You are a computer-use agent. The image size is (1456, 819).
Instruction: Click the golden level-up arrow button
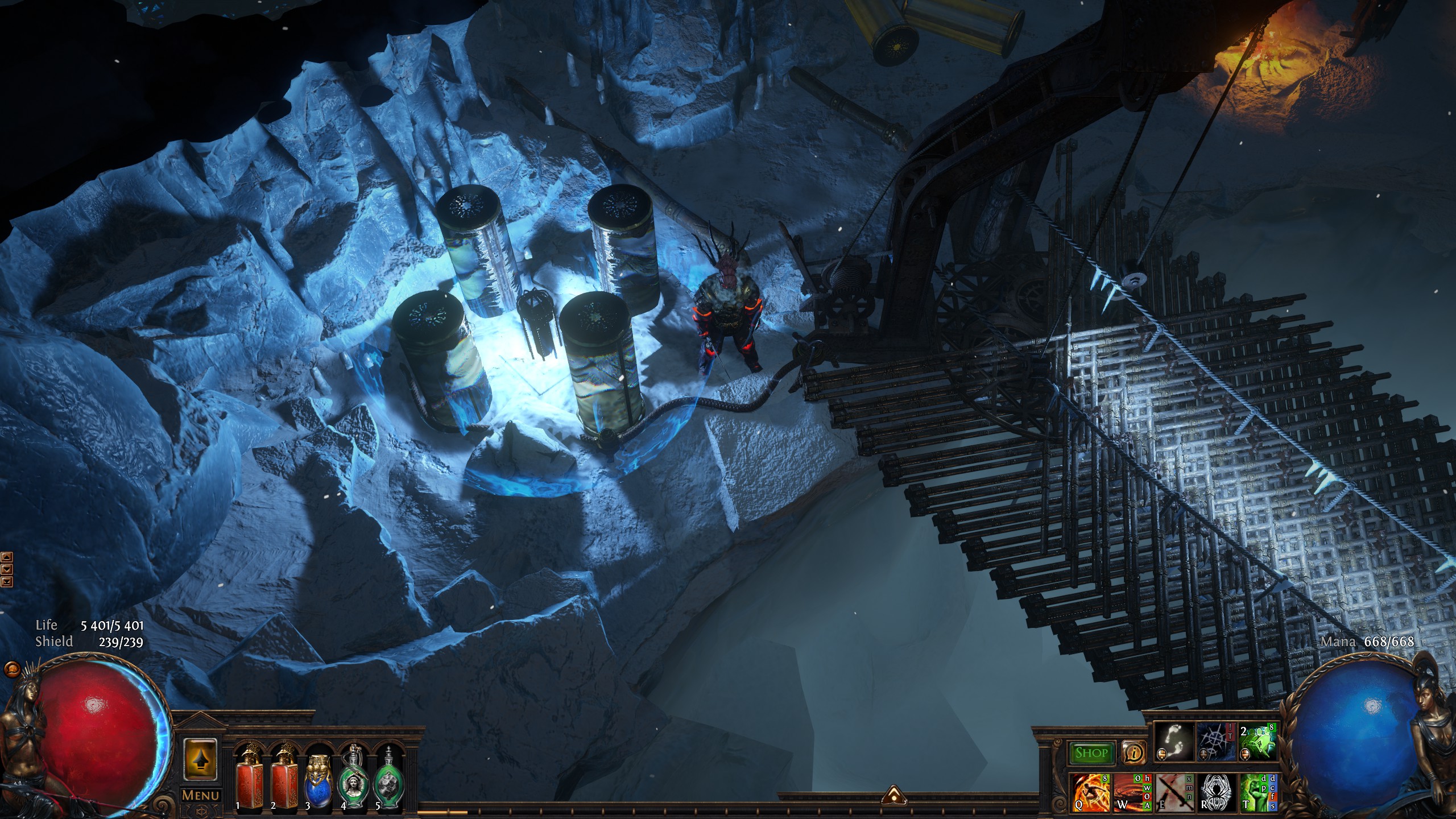(200, 758)
